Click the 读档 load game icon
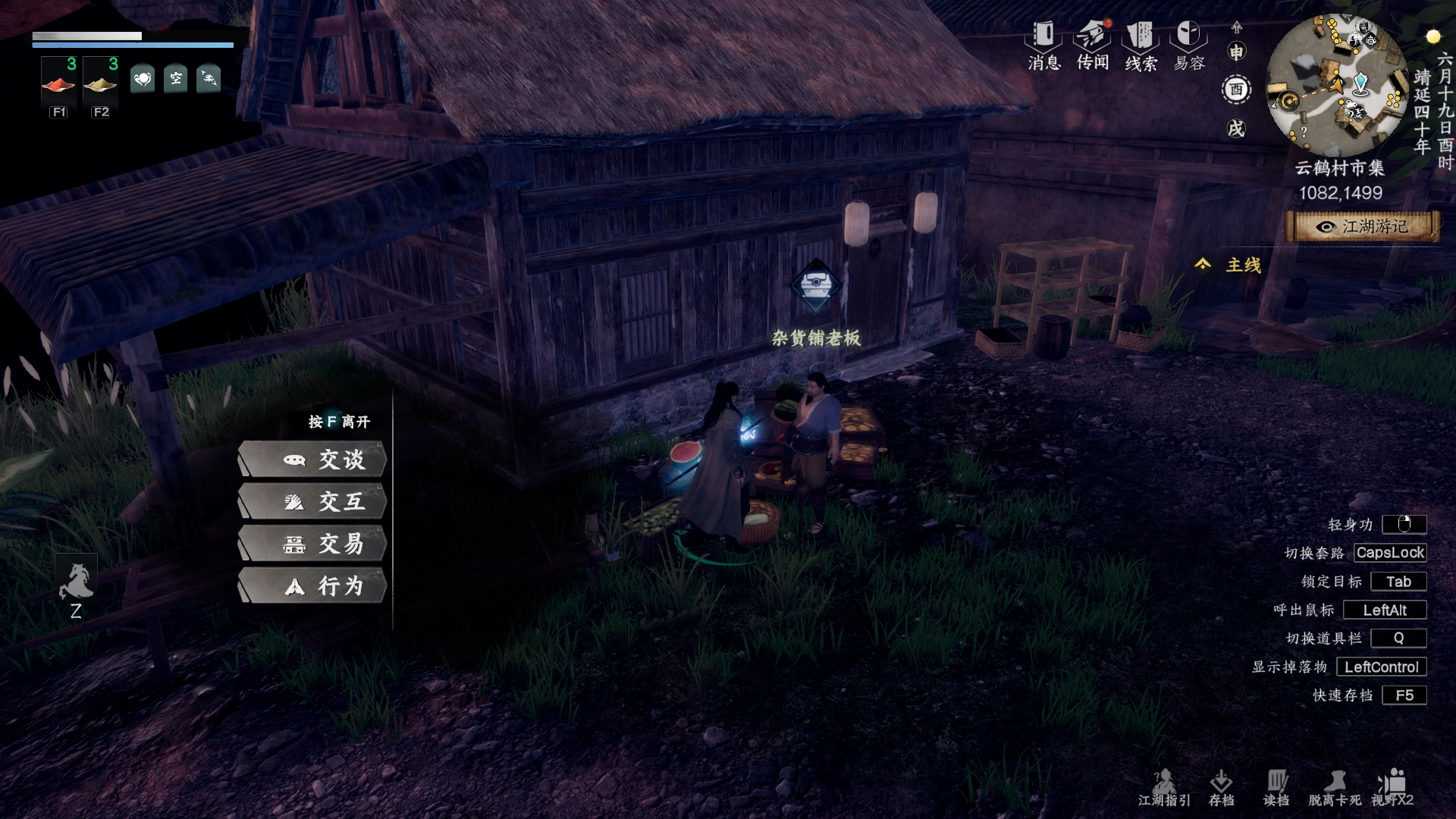Image resolution: width=1456 pixels, height=819 pixels. point(1276,788)
